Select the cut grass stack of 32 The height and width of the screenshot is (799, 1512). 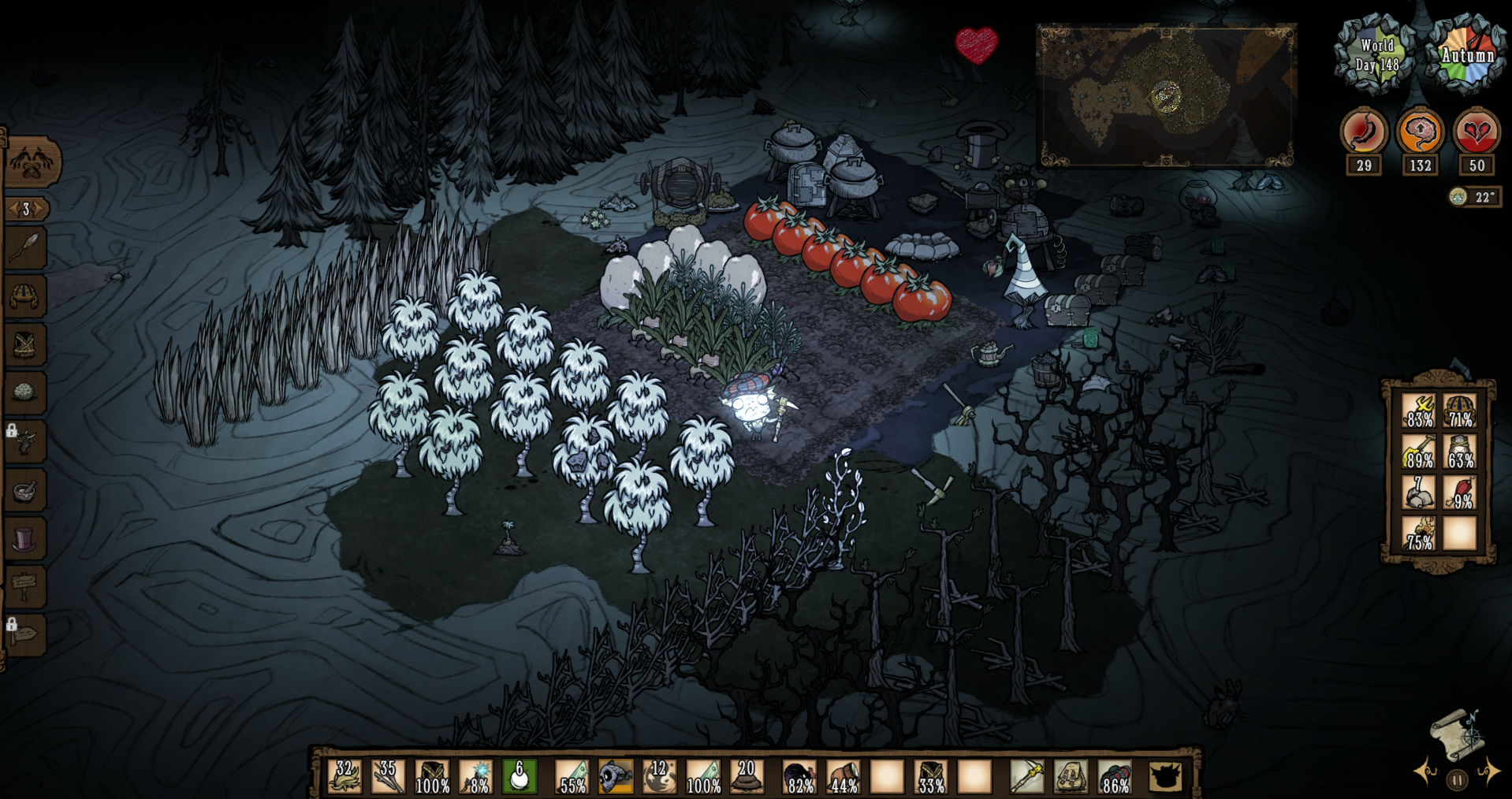345,776
